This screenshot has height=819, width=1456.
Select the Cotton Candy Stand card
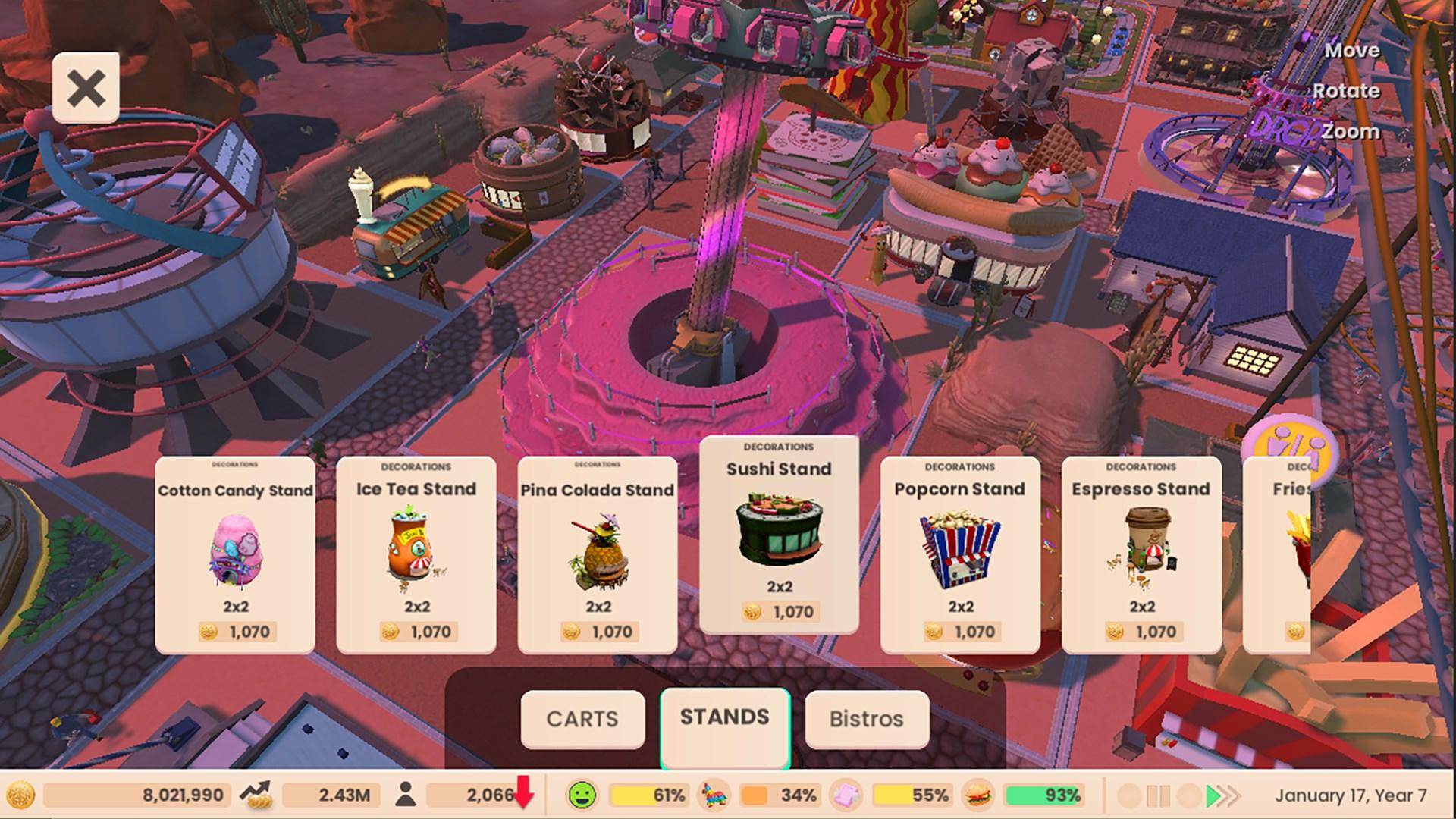pos(235,554)
